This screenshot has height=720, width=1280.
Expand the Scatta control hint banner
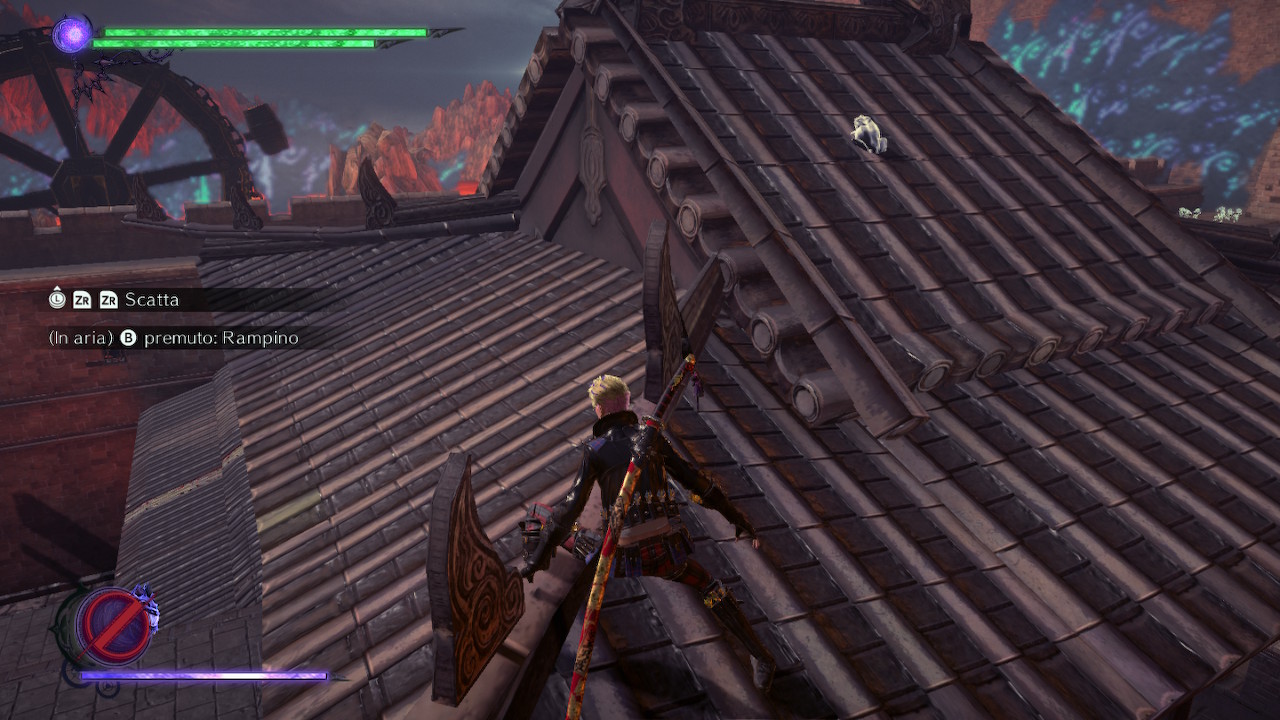coord(160,299)
